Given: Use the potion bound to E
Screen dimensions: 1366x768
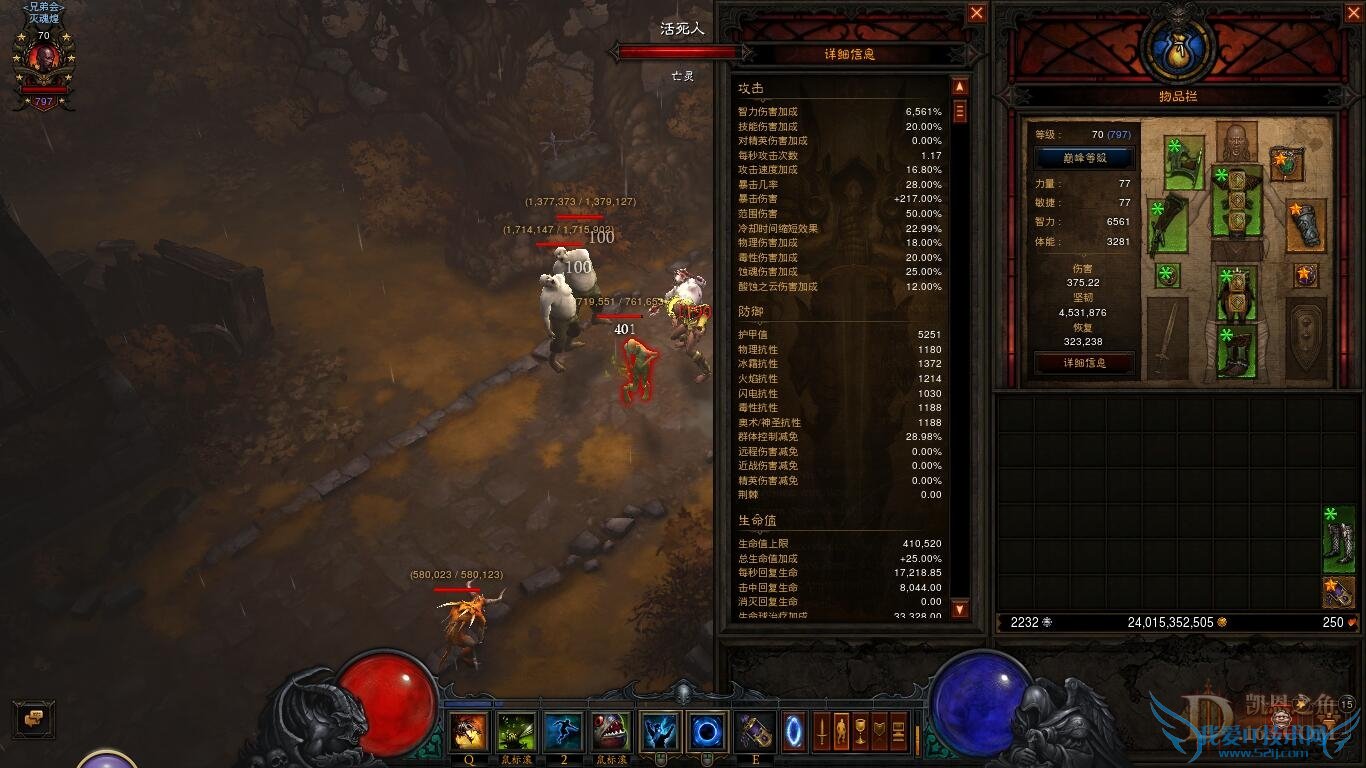Looking at the screenshot, I should click(754, 732).
